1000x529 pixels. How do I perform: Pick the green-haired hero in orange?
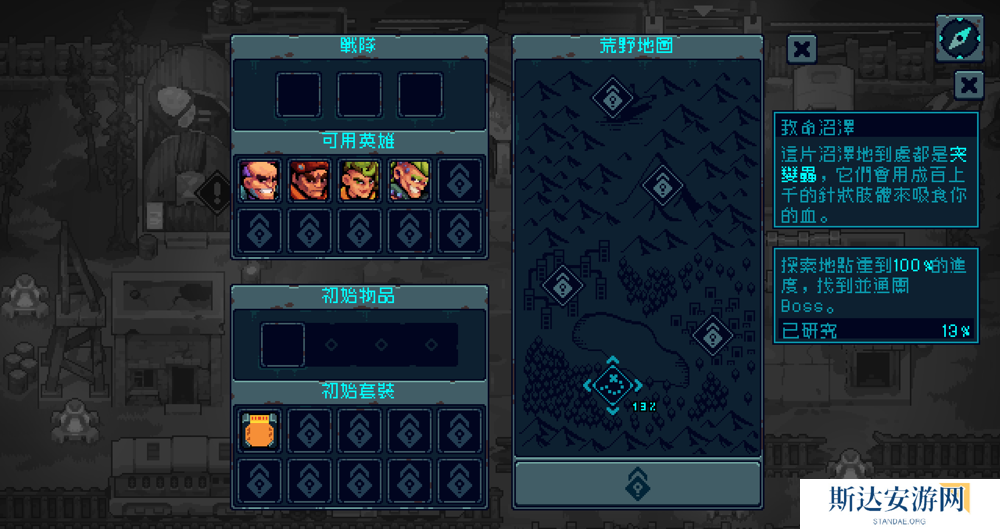[358, 180]
